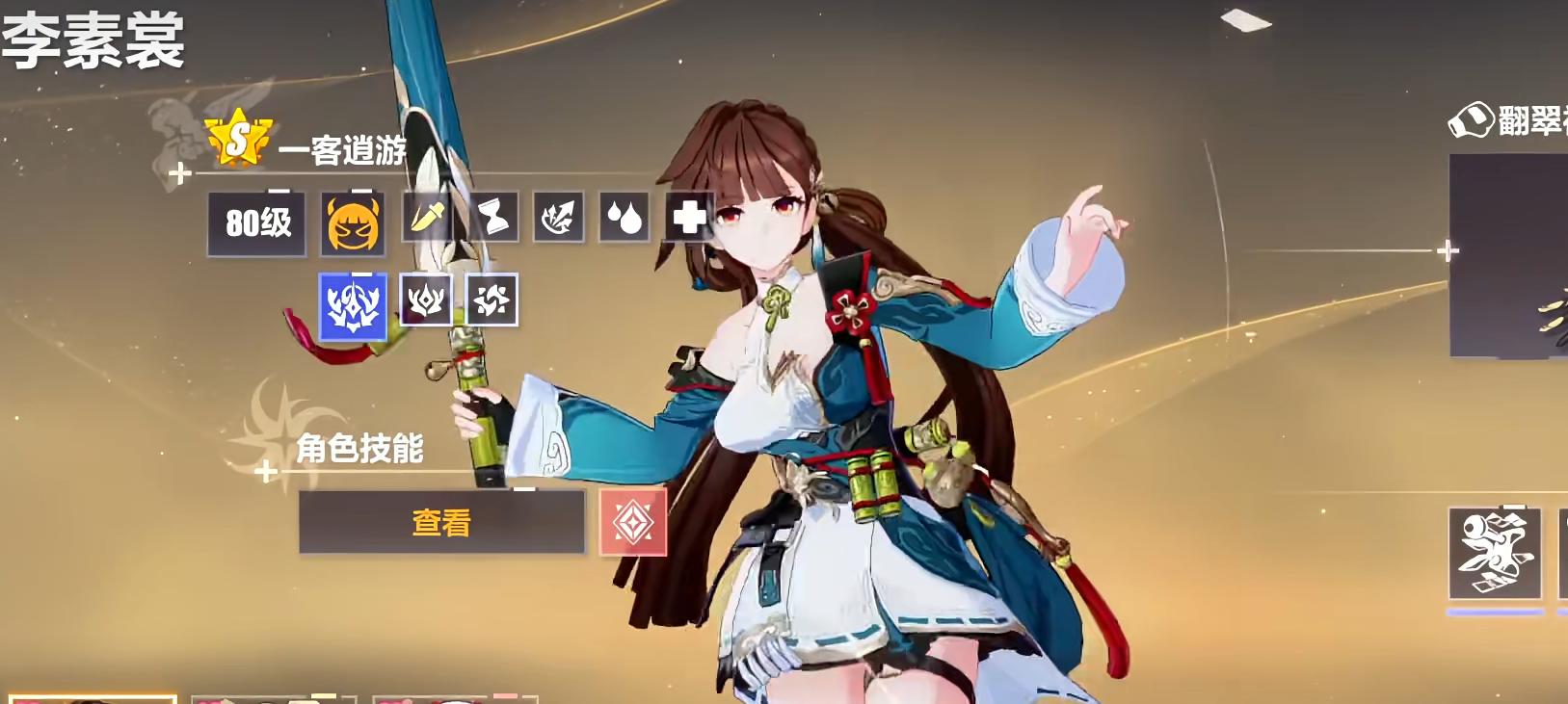Image resolution: width=1568 pixels, height=704 pixels.
Task: Select the highlighted blue crest icon
Action: point(353,306)
